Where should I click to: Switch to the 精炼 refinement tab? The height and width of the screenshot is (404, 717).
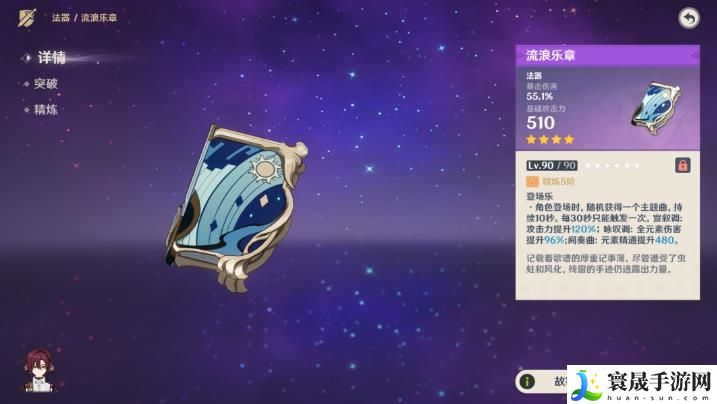pos(46,109)
